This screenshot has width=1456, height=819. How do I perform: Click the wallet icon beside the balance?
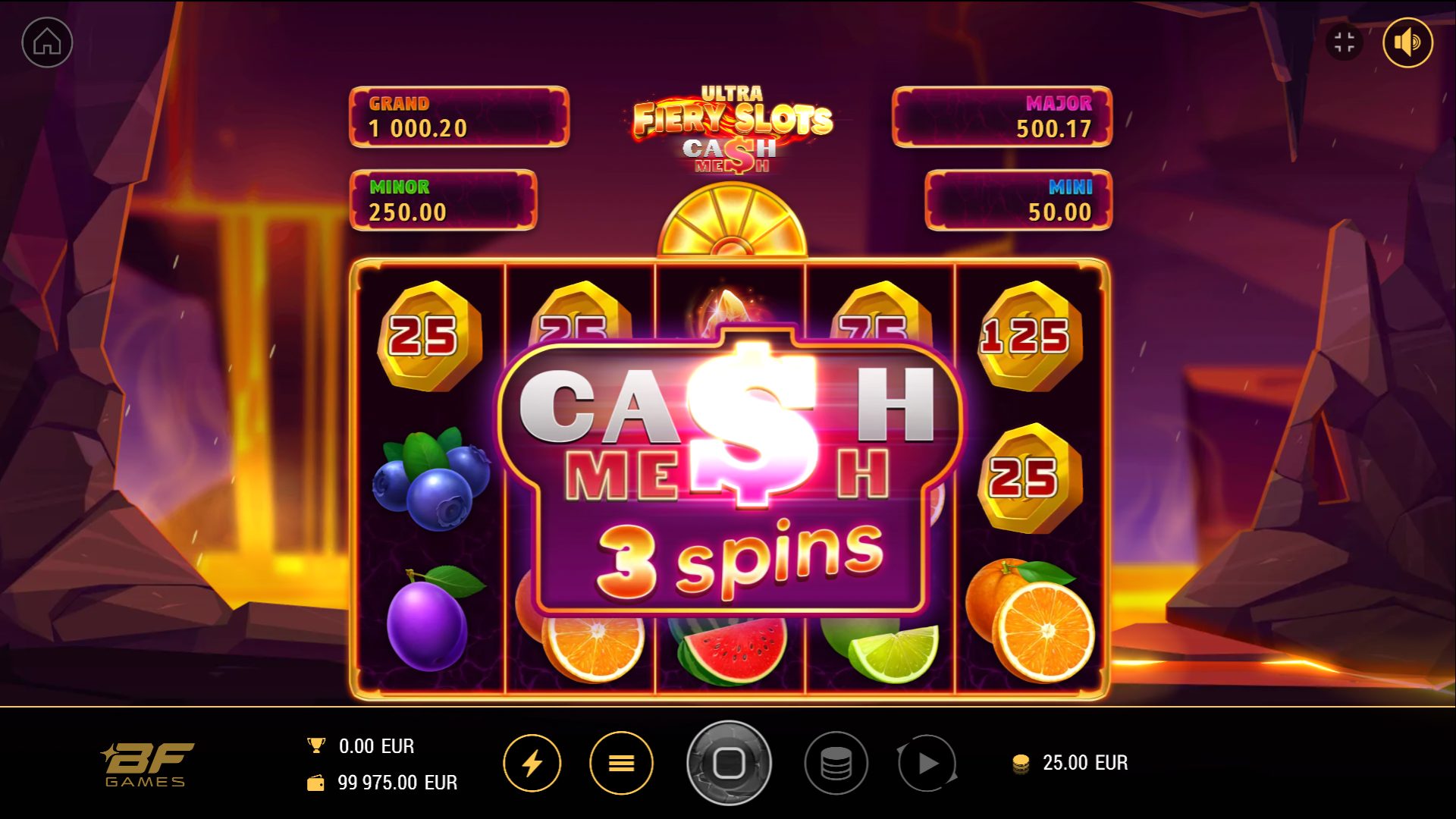(317, 782)
